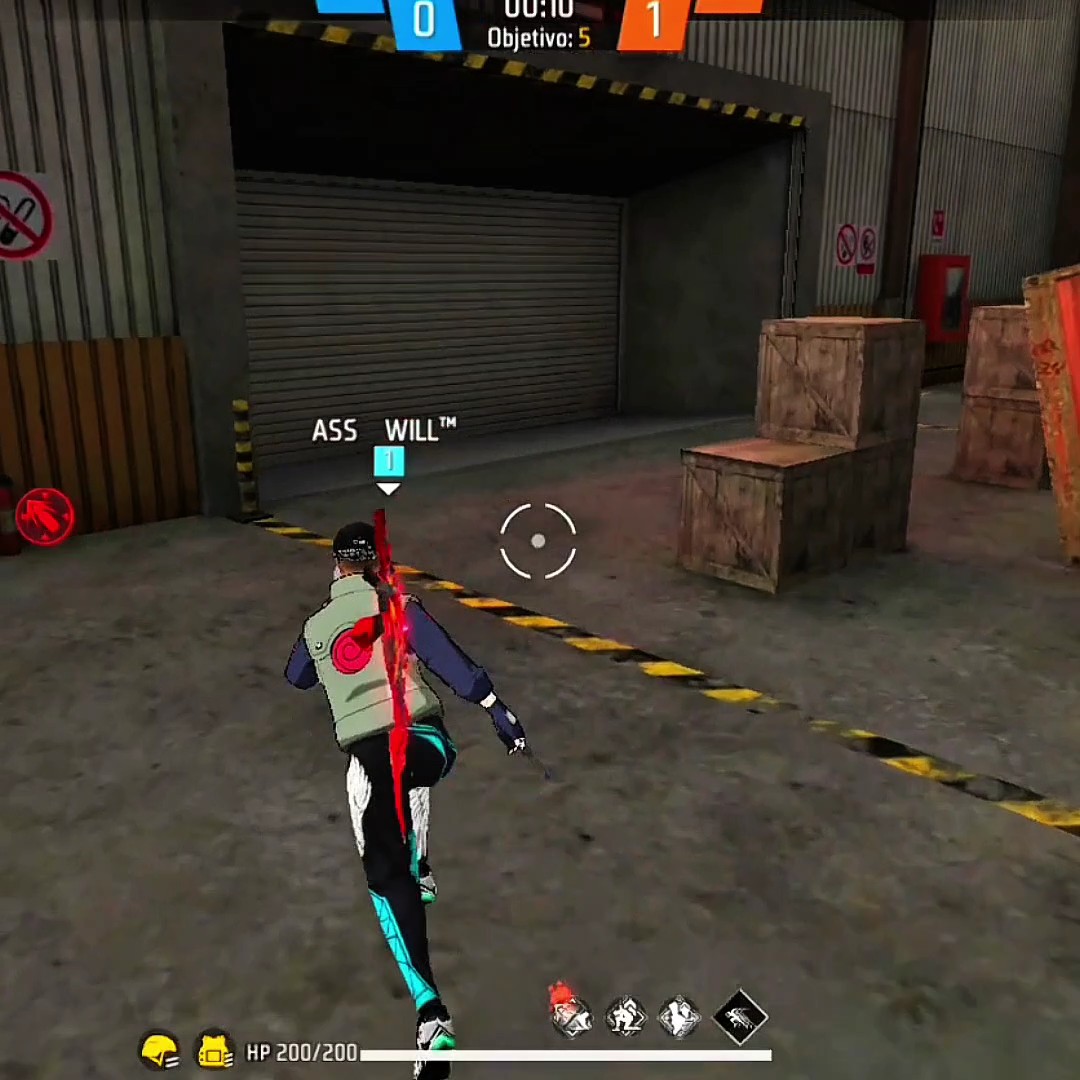Tap the black diamond running-figure skill icon
The width and height of the screenshot is (1080, 1080).
(x=740, y=1017)
